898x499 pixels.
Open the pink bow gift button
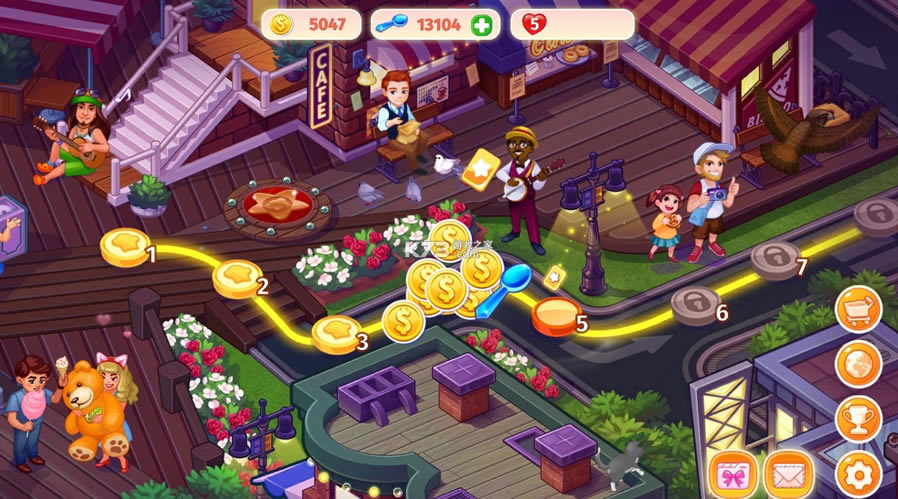coord(733,473)
